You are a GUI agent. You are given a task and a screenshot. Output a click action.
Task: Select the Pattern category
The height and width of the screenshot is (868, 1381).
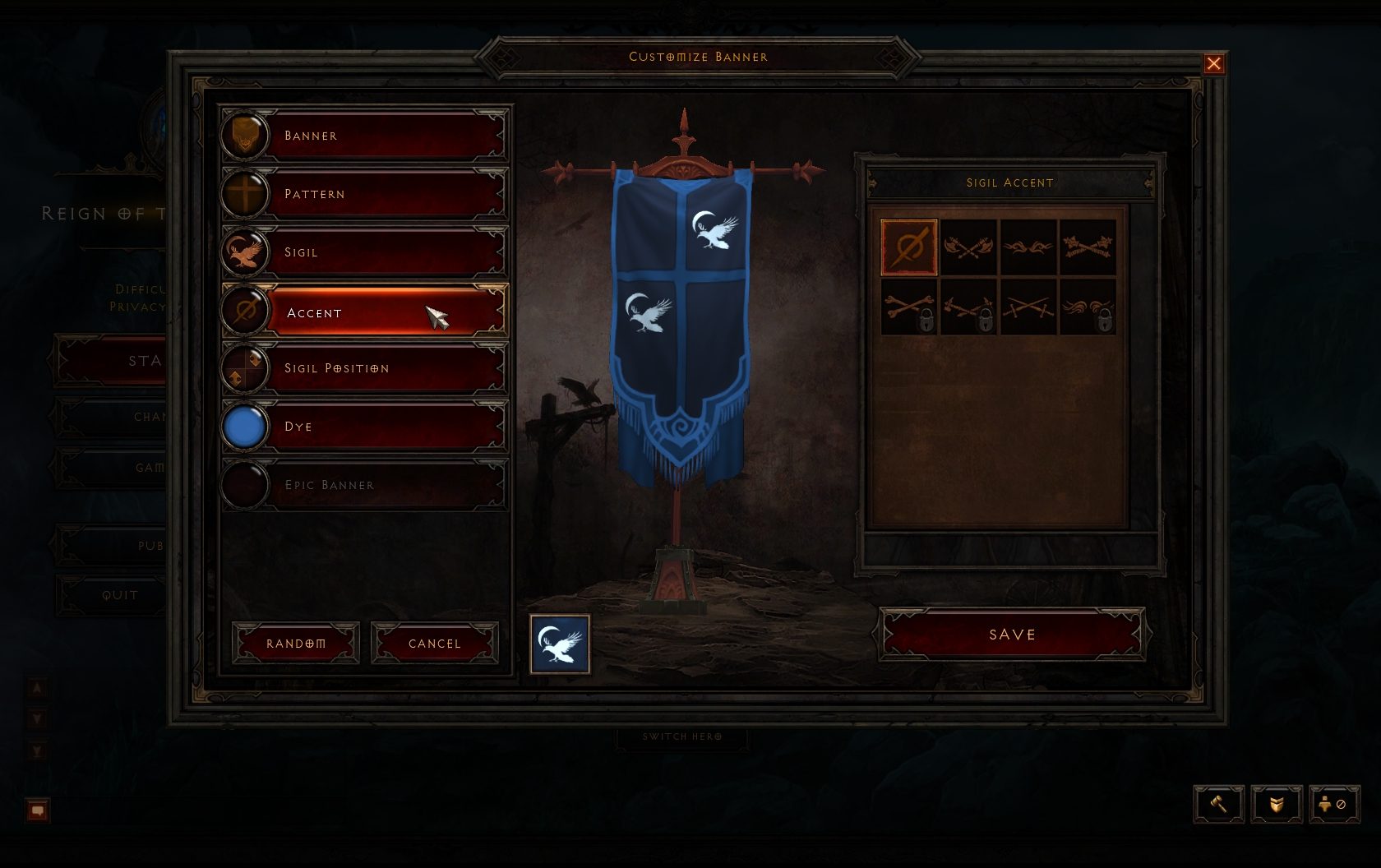pos(363,194)
